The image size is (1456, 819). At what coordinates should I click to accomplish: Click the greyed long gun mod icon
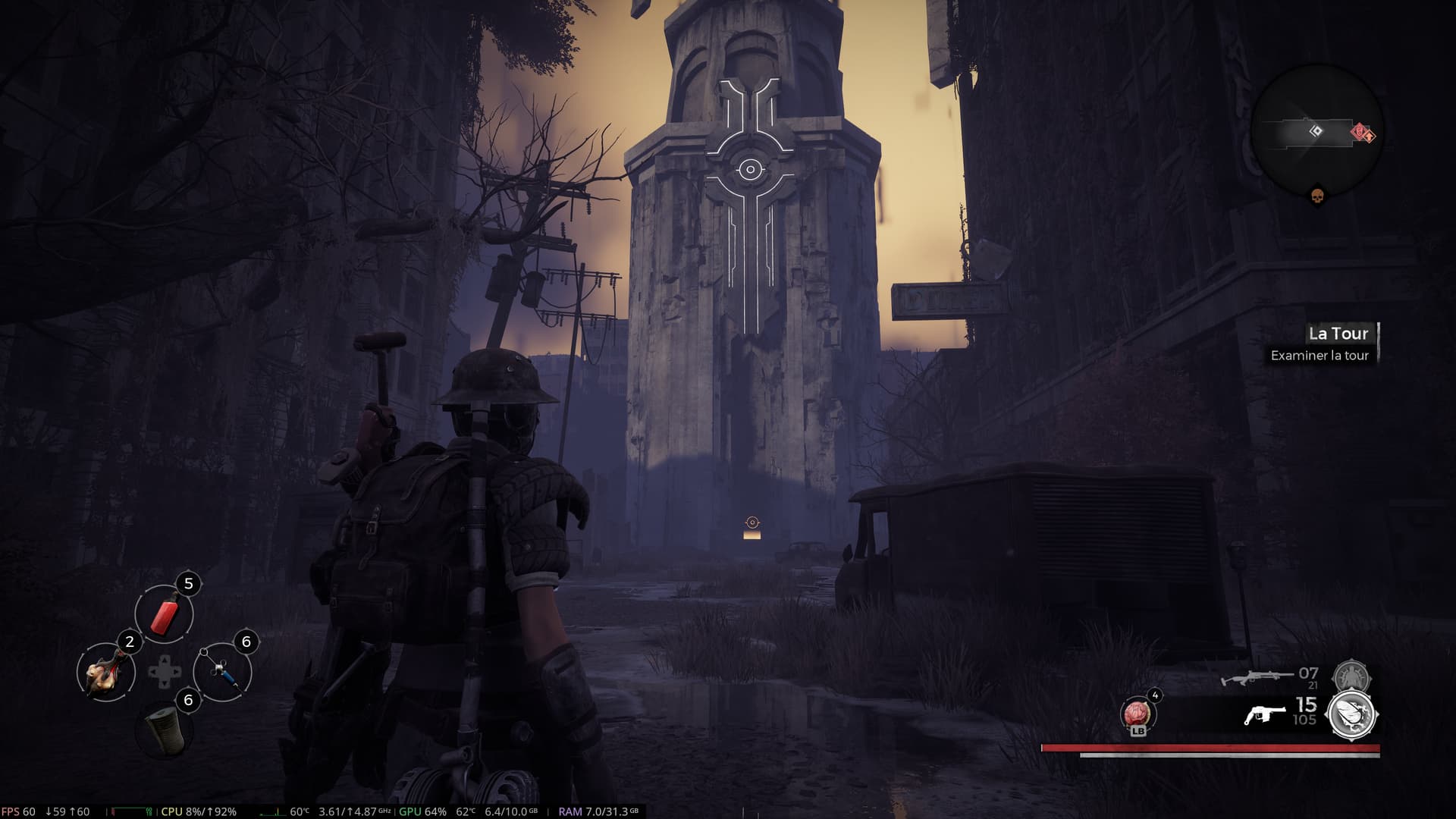point(1351,674)
